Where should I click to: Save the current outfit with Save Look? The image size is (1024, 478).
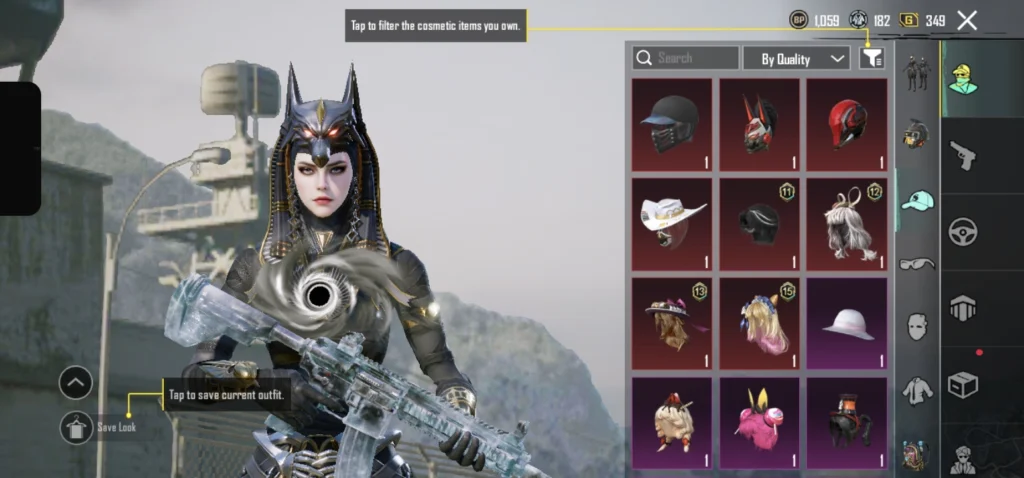point(76,427)
